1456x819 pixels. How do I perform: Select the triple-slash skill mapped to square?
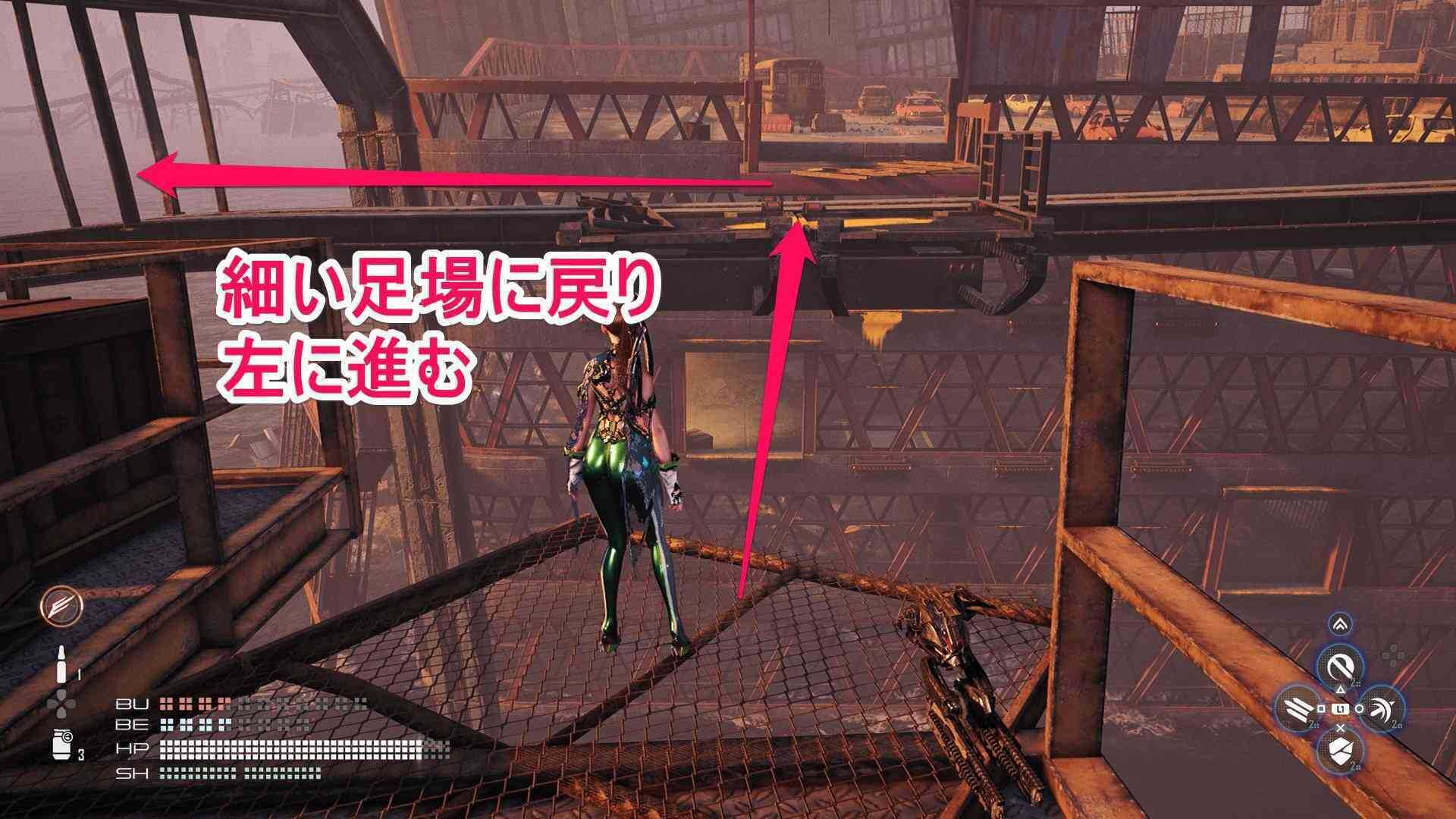pos(1295,708)
